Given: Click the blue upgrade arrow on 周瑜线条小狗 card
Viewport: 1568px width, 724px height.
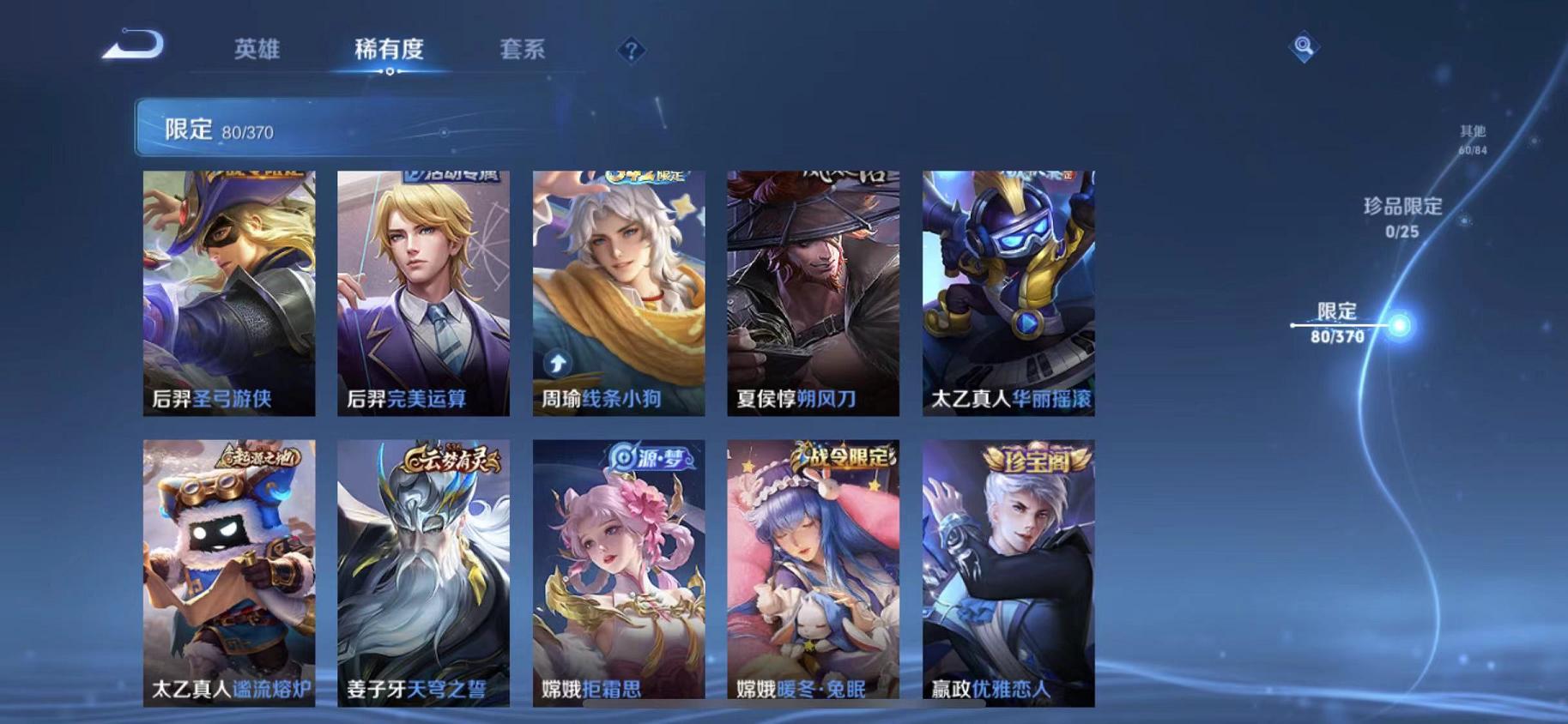Looking at the screenshot, I should pyautogui.click(x=559, y=361).
